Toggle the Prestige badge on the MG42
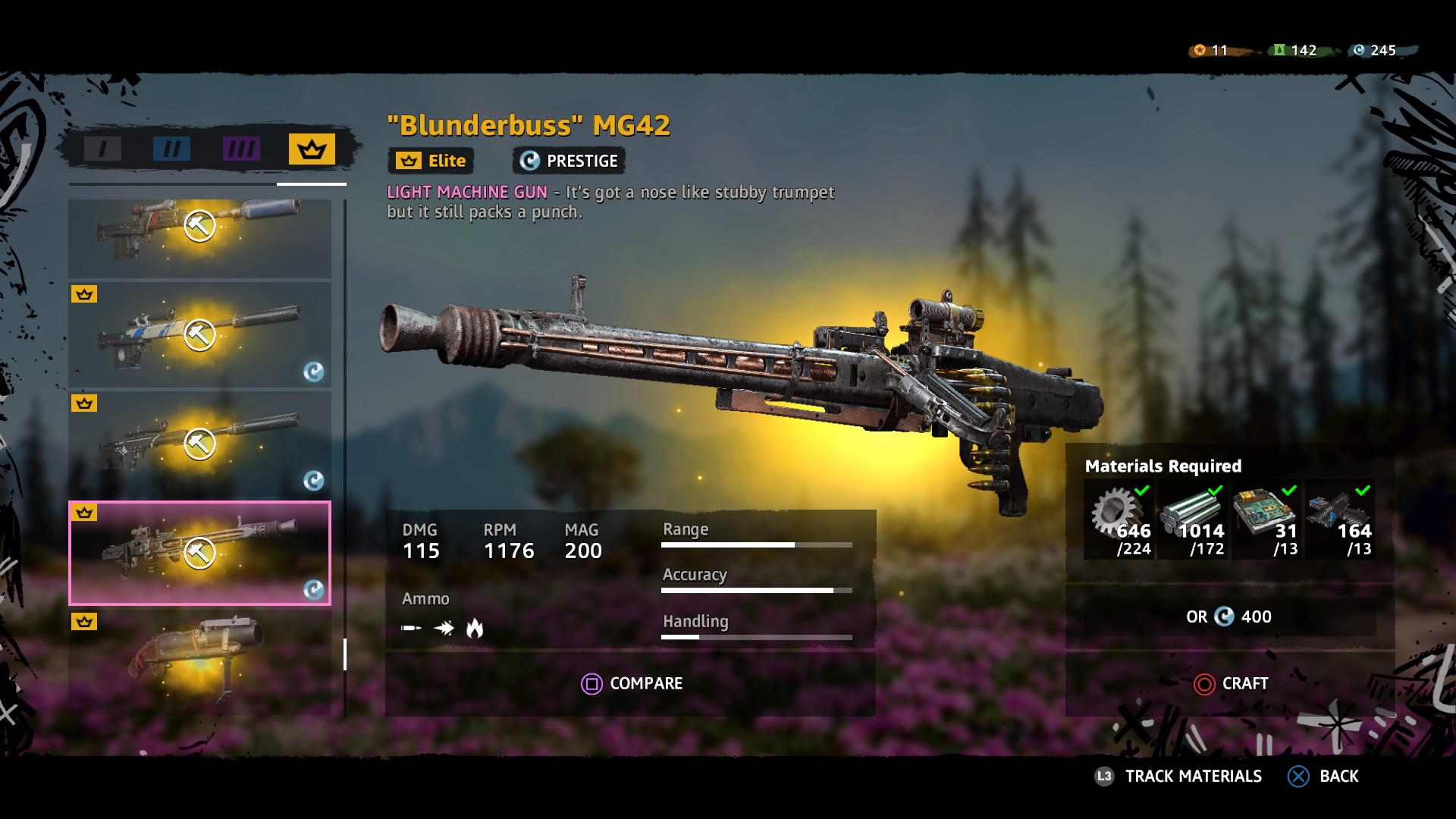The height and width of the screenshot is (819, 1456). (567, 160)
